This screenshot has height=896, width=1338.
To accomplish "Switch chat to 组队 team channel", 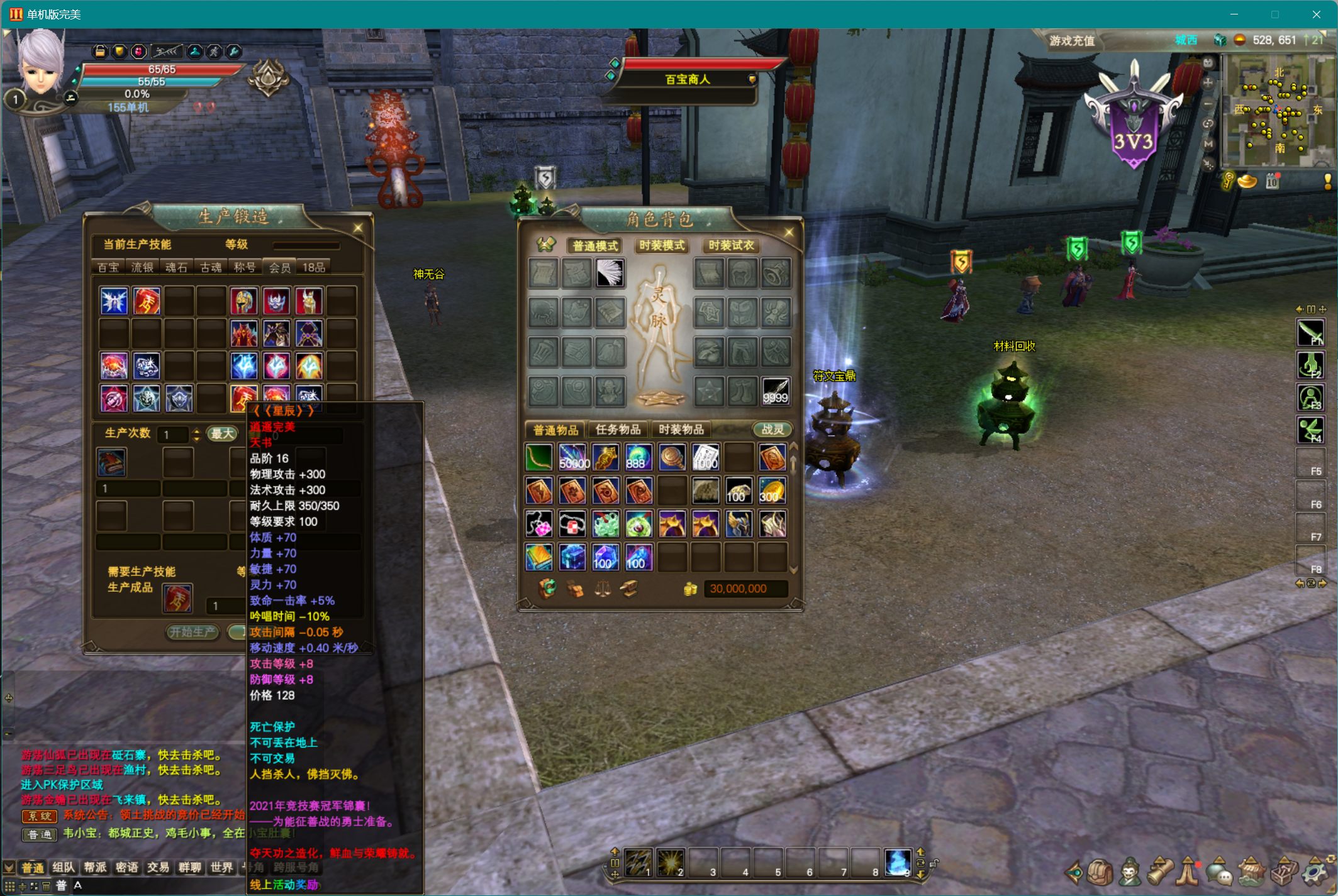I will (64, 868).
